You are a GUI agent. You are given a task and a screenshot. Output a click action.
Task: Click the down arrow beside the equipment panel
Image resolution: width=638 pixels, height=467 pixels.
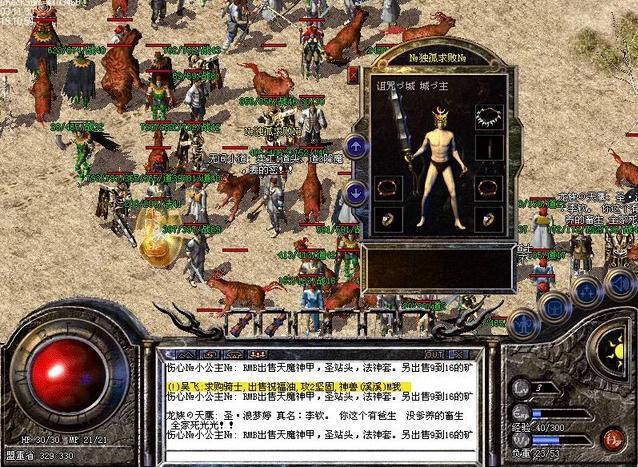click(x=357, y=192)
